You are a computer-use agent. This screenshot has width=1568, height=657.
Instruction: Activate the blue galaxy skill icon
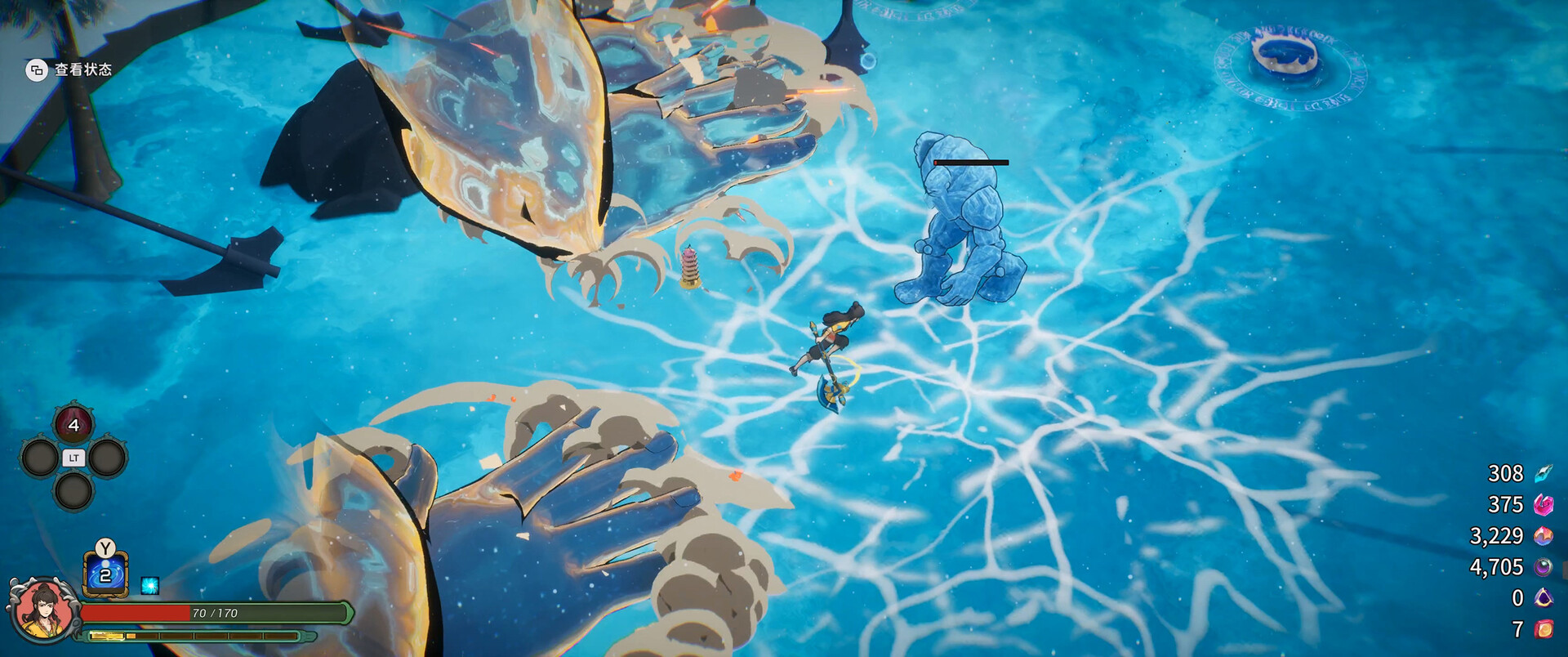tap(105, 574)
